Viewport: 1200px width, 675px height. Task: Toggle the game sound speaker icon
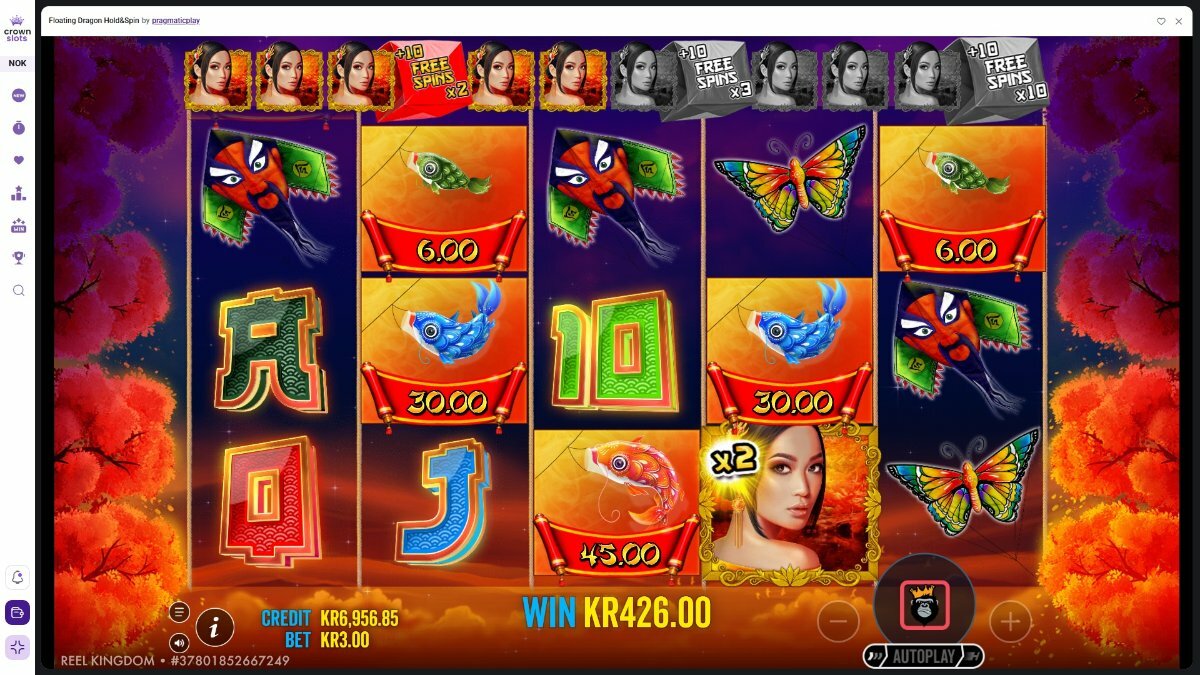(179, 642)
